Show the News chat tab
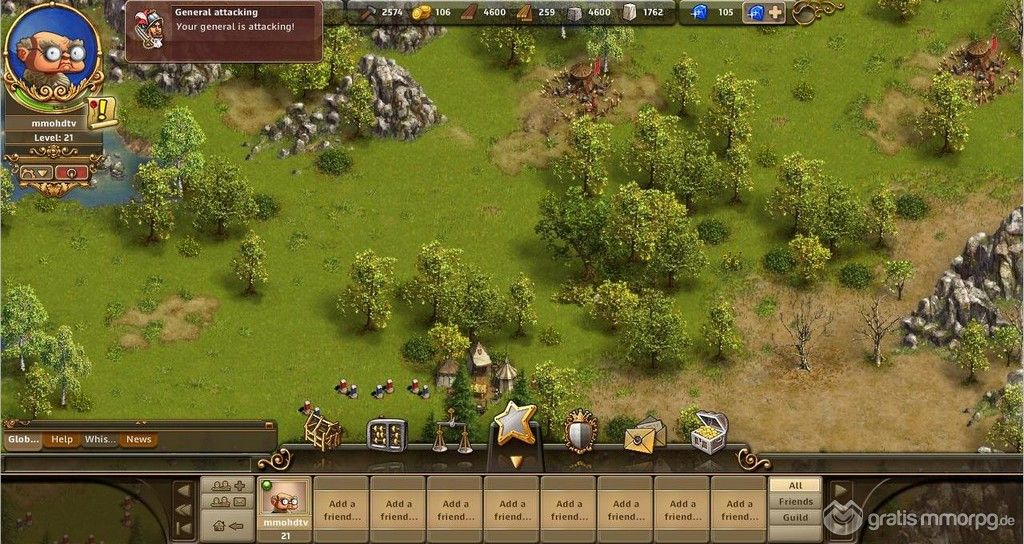The width and height of the screenshot is (1024, 544). point(139,440)
